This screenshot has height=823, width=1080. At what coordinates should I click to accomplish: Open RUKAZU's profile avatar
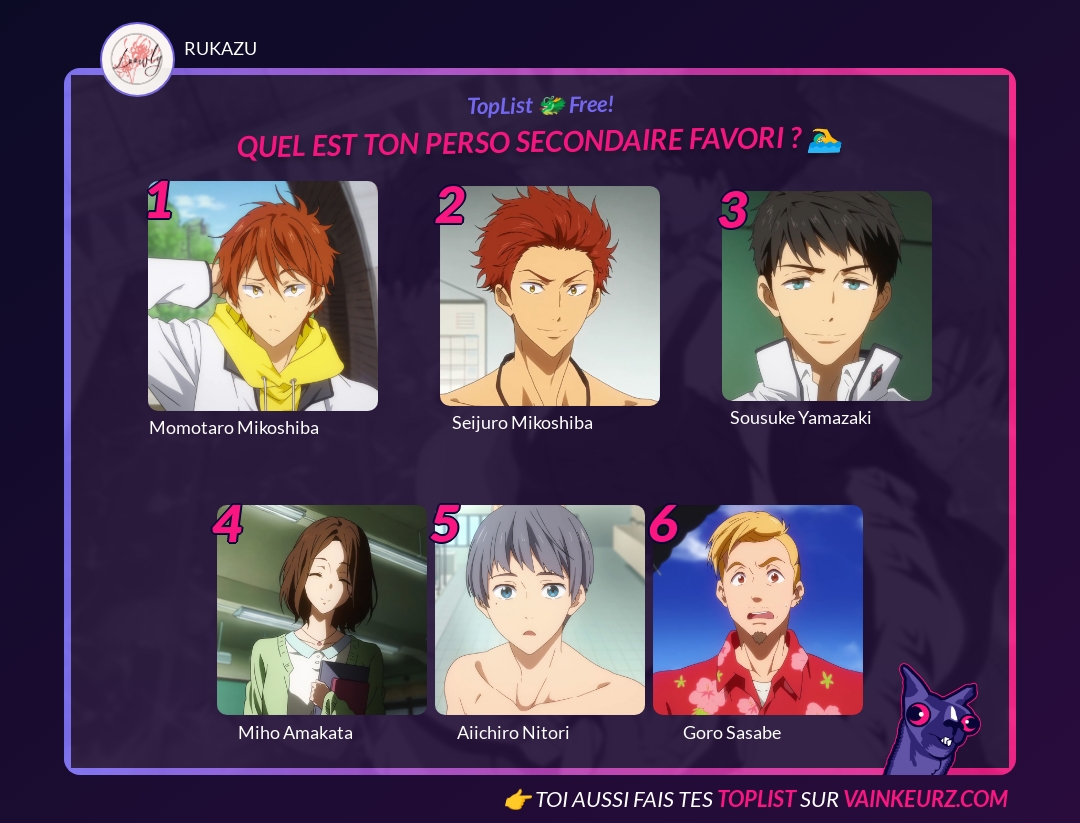pyautogui.click(x=138, y=60)
